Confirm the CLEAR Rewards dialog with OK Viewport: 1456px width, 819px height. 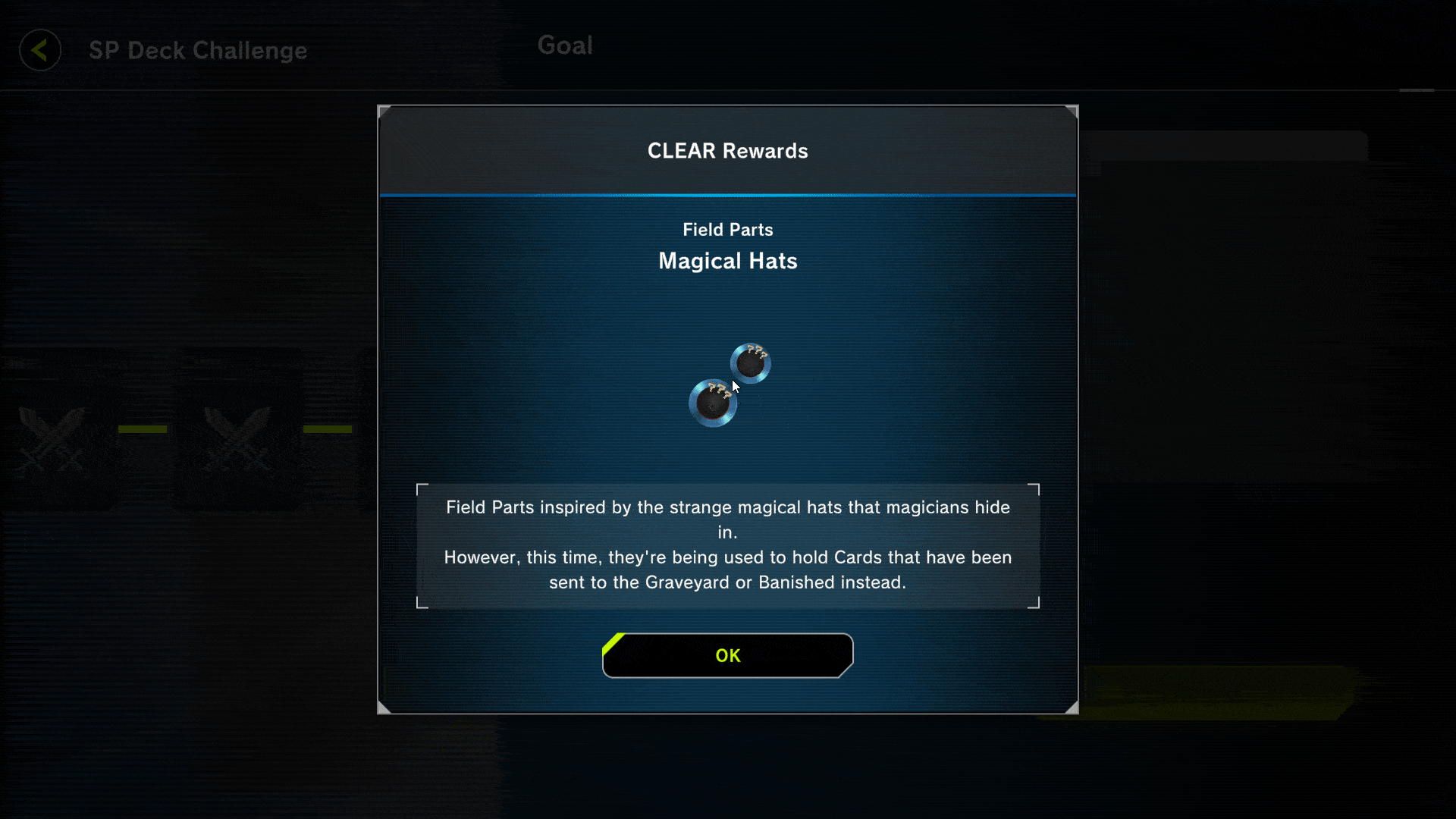727,655
